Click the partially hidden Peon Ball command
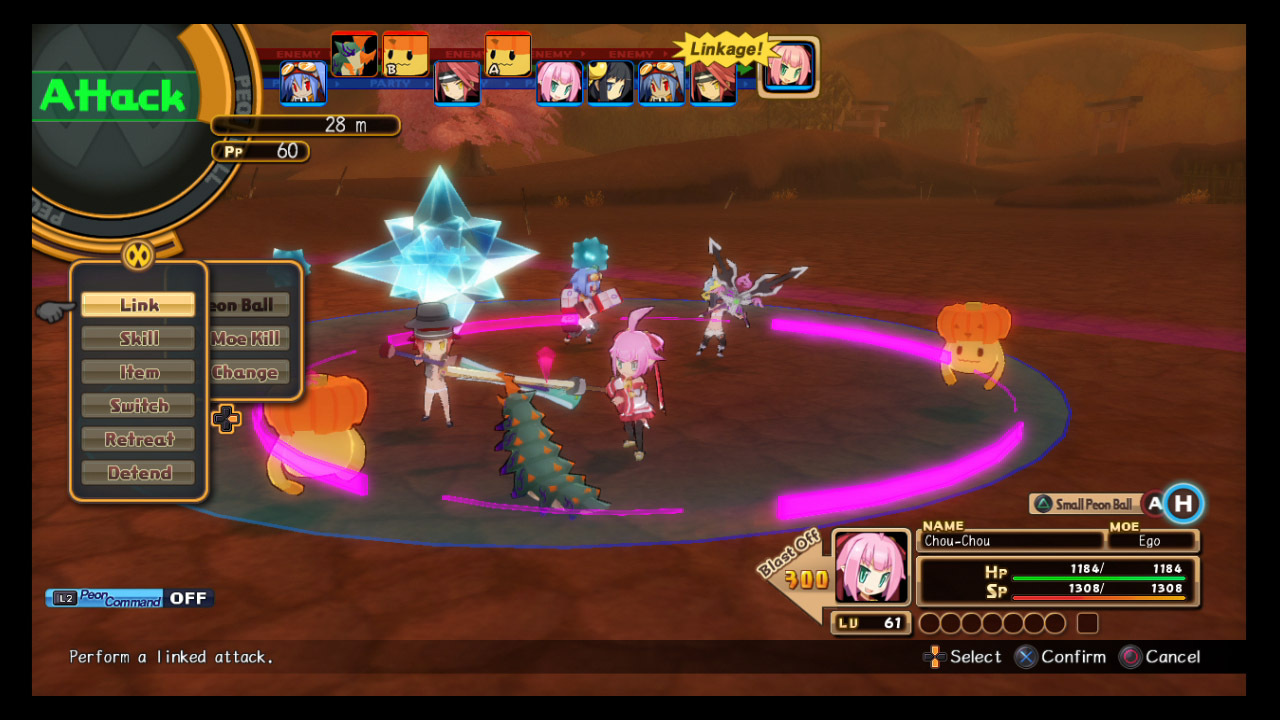The width and height of the screenshot is (1280, 720). pos(247,305)
